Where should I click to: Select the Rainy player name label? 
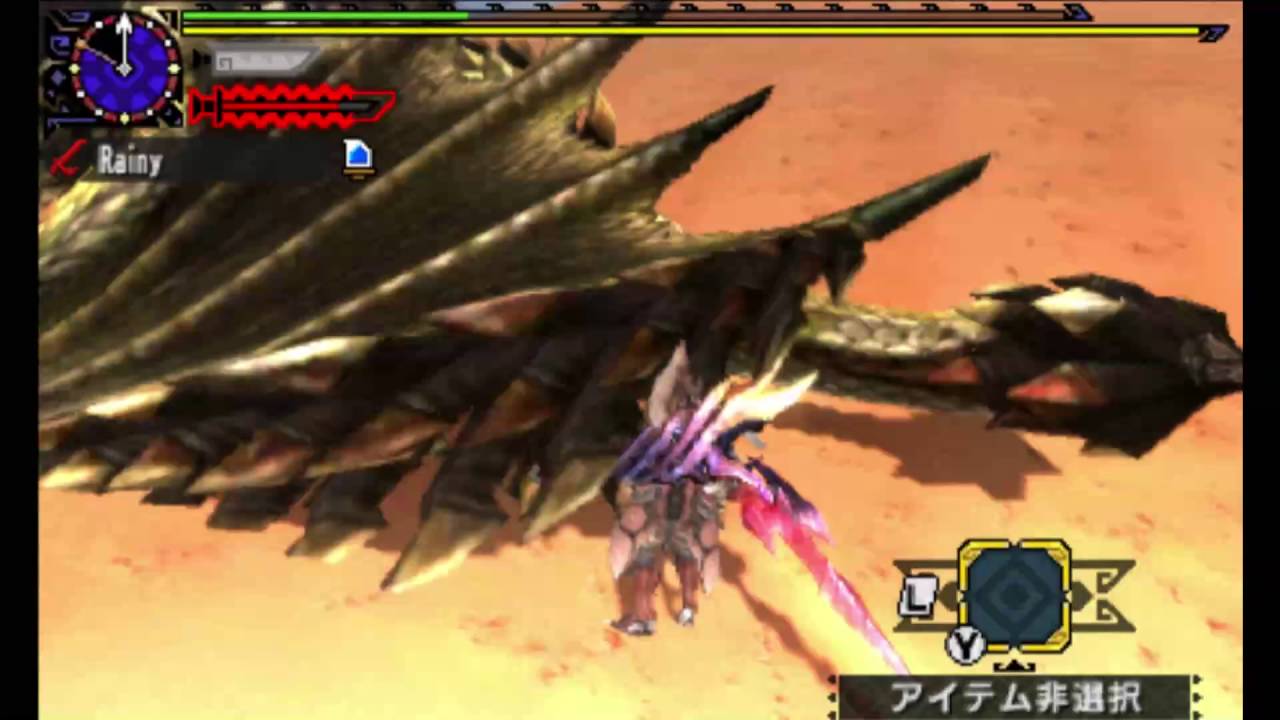(130, 162)
